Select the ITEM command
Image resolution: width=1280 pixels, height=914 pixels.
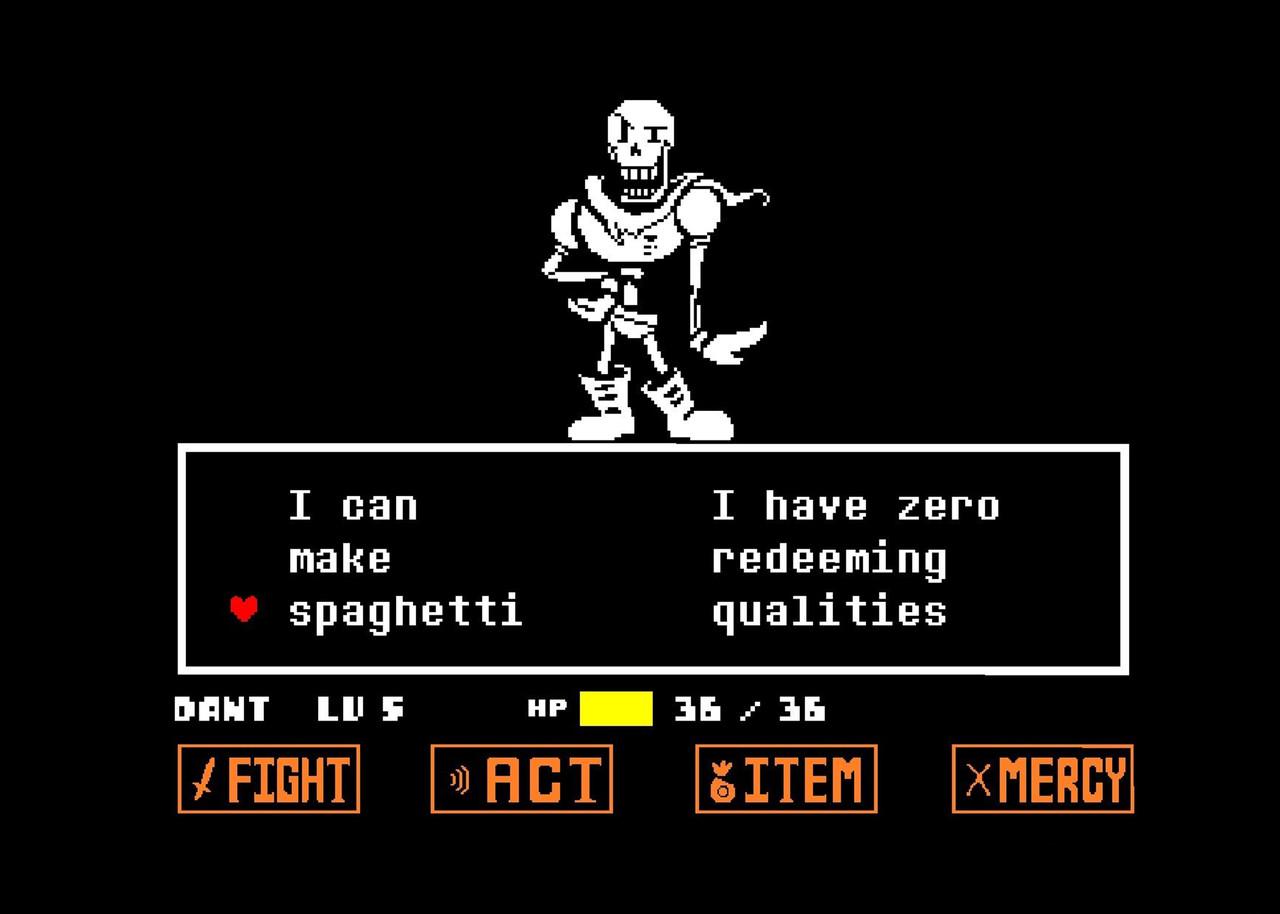click(785, 781)
